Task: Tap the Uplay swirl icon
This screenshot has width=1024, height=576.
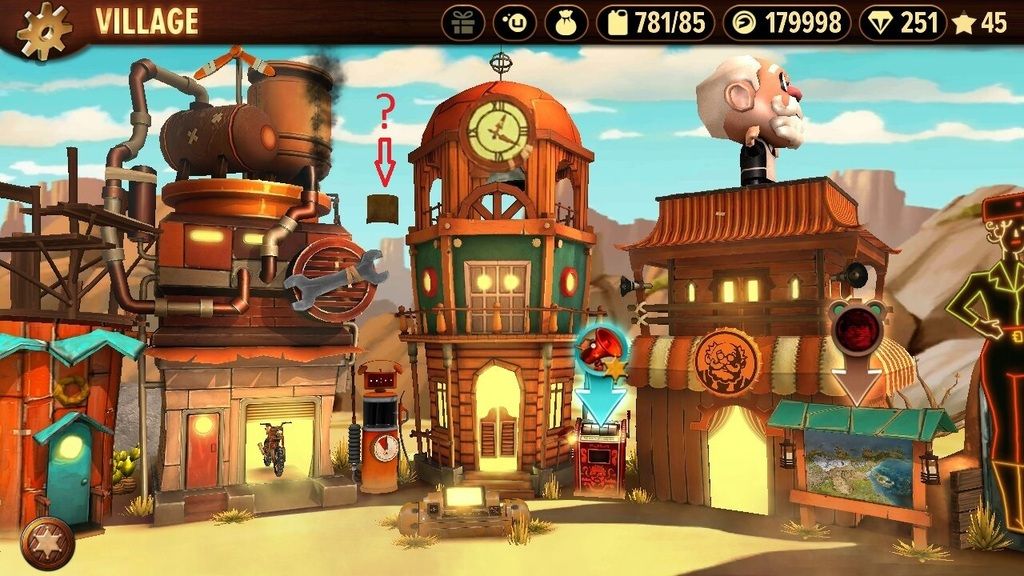Action: tap(515, 23)
